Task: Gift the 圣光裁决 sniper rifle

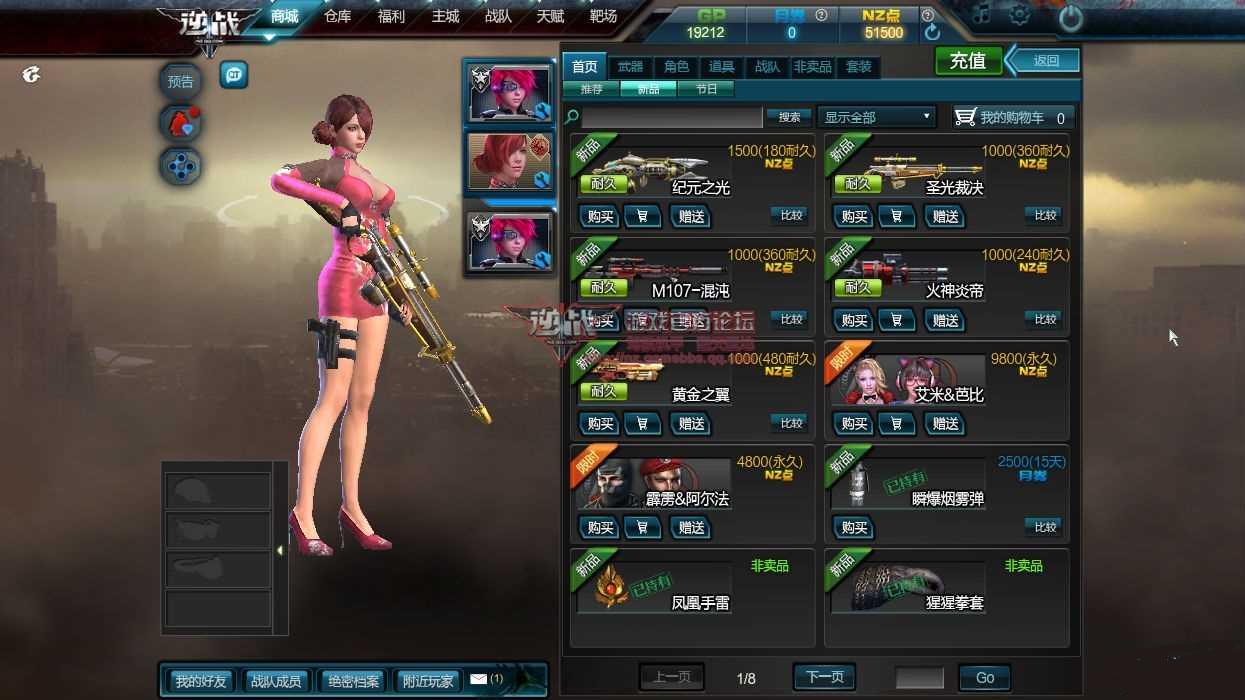Action: click(x=945, y=216)
